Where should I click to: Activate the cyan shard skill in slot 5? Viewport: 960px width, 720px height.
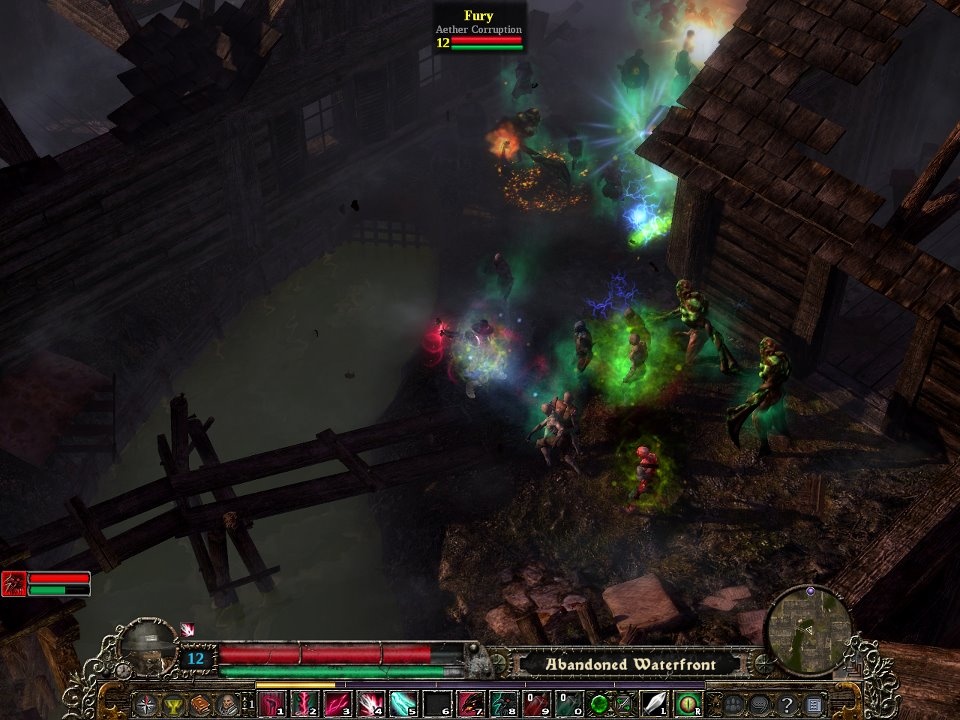tap(403, 704)
